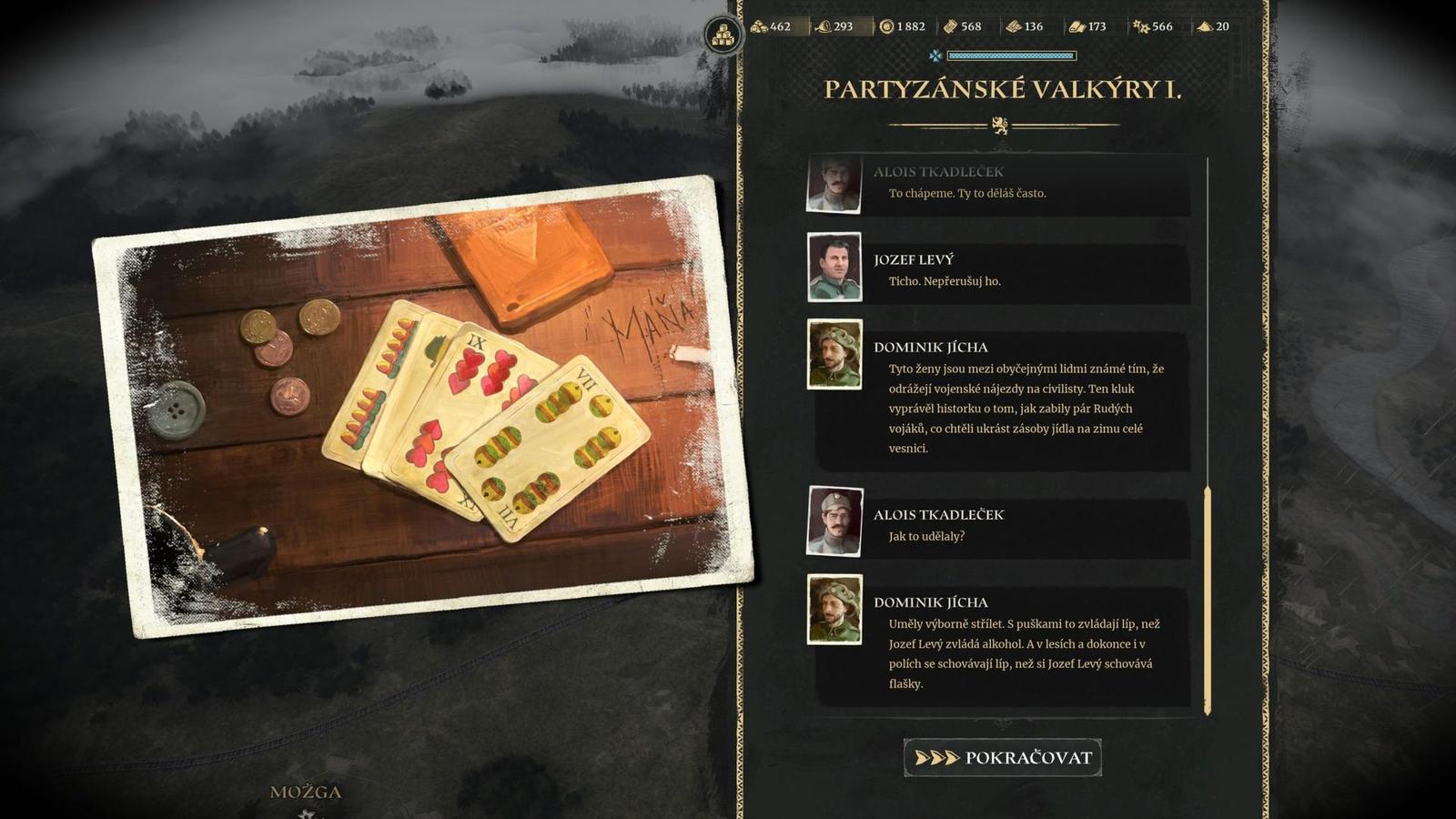Click the stacked crates supply emblem
This screenshot has height=819, width=1456.
(722, 34)
